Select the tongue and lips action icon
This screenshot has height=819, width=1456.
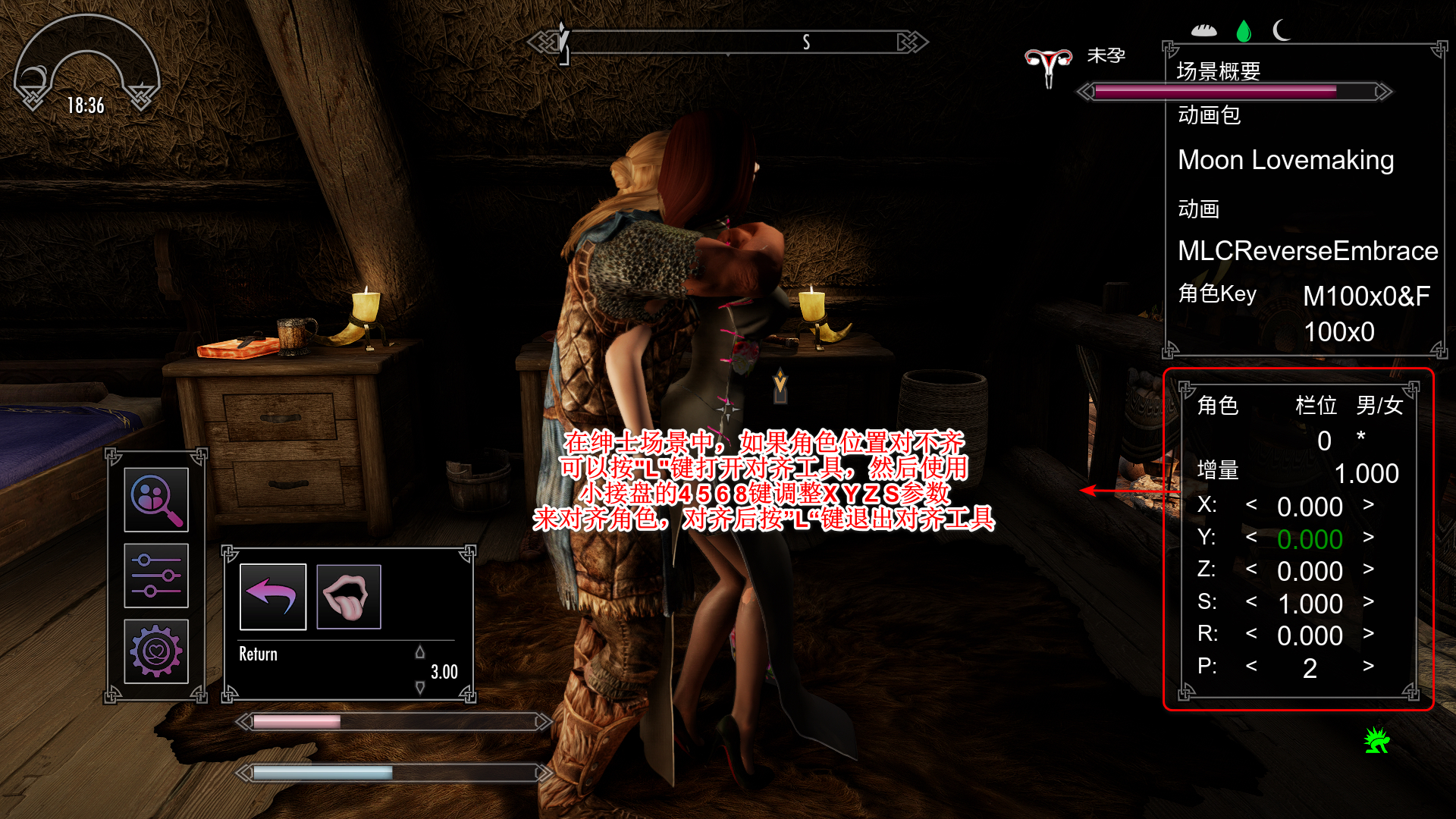click(x=349, y=597)
